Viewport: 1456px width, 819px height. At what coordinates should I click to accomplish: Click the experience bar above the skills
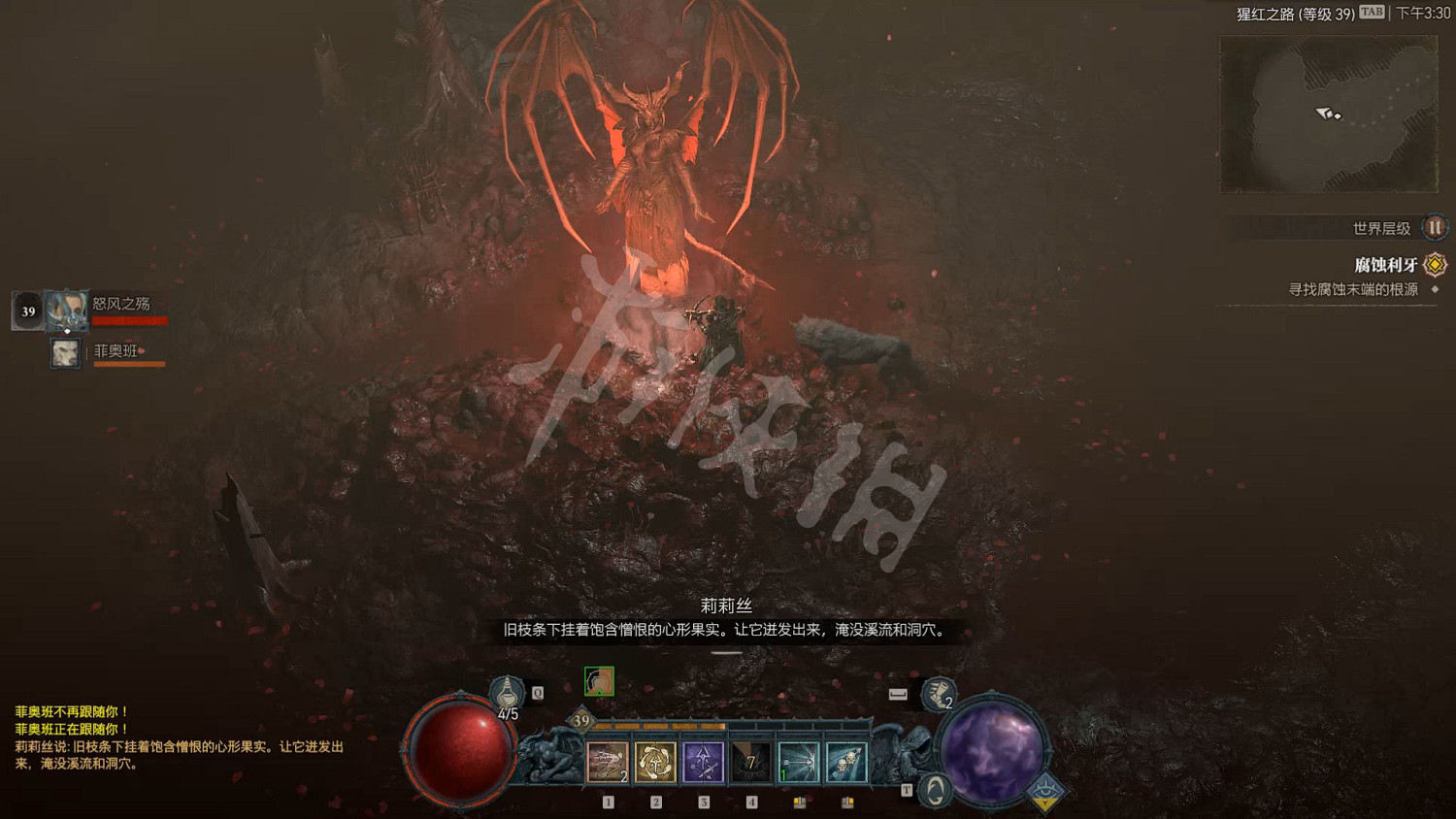tap(728, 723)
